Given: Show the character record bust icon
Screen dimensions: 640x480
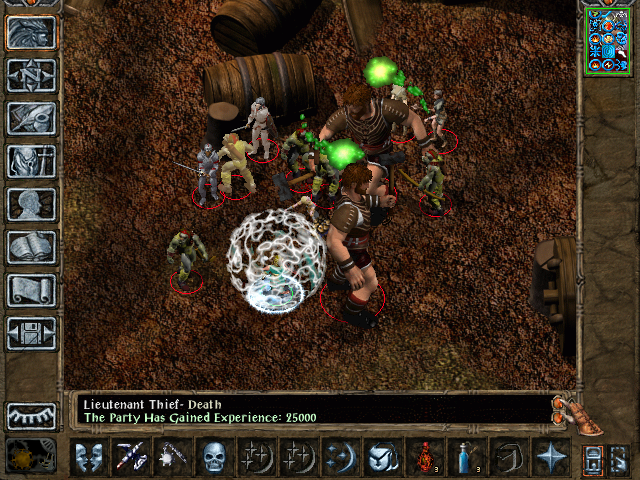Looking at the screenshot, I should tap(31, 204).
